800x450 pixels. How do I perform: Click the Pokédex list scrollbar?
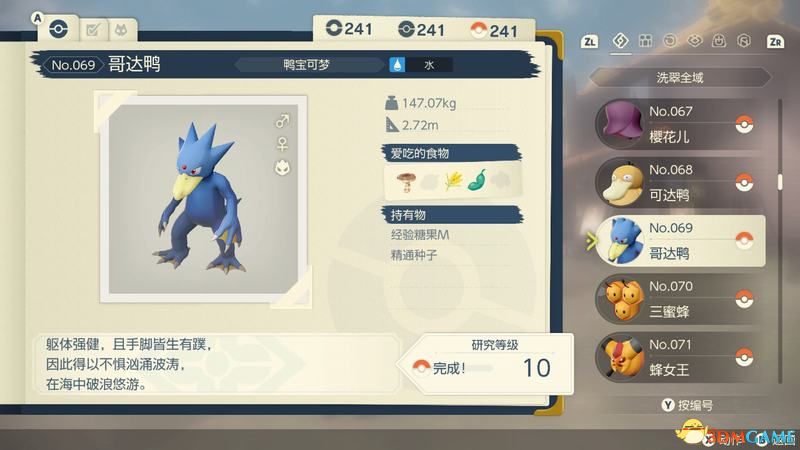click(780, 183)
